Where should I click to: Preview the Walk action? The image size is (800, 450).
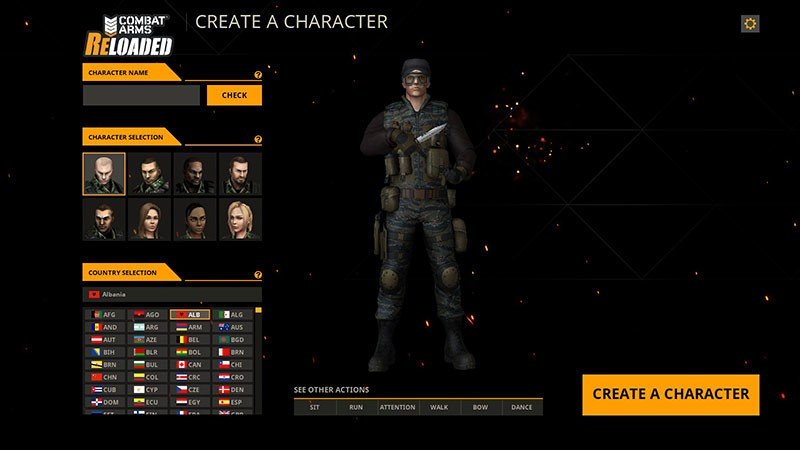(x=439, y=407)
